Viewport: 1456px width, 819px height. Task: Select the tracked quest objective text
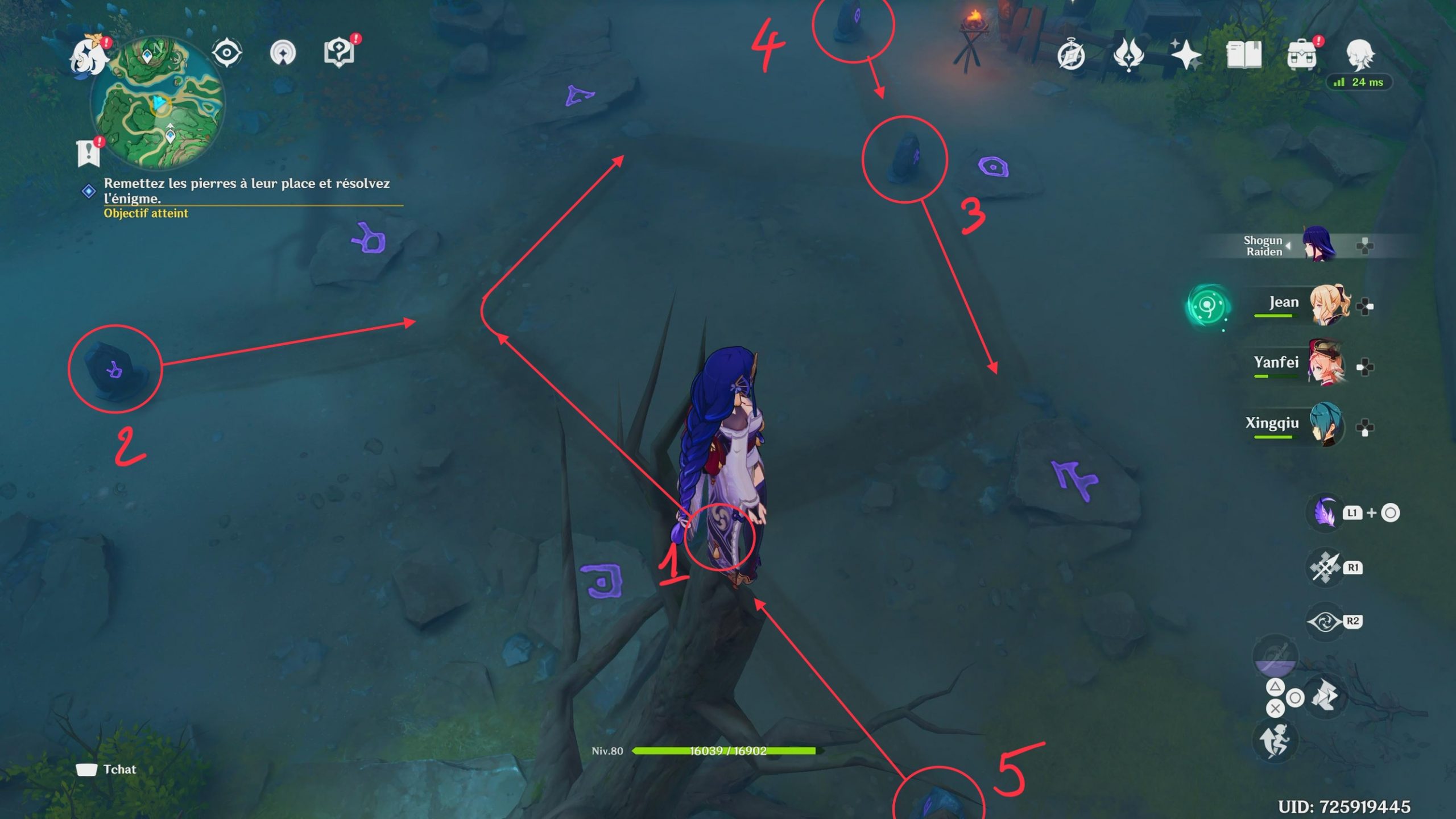246,191
